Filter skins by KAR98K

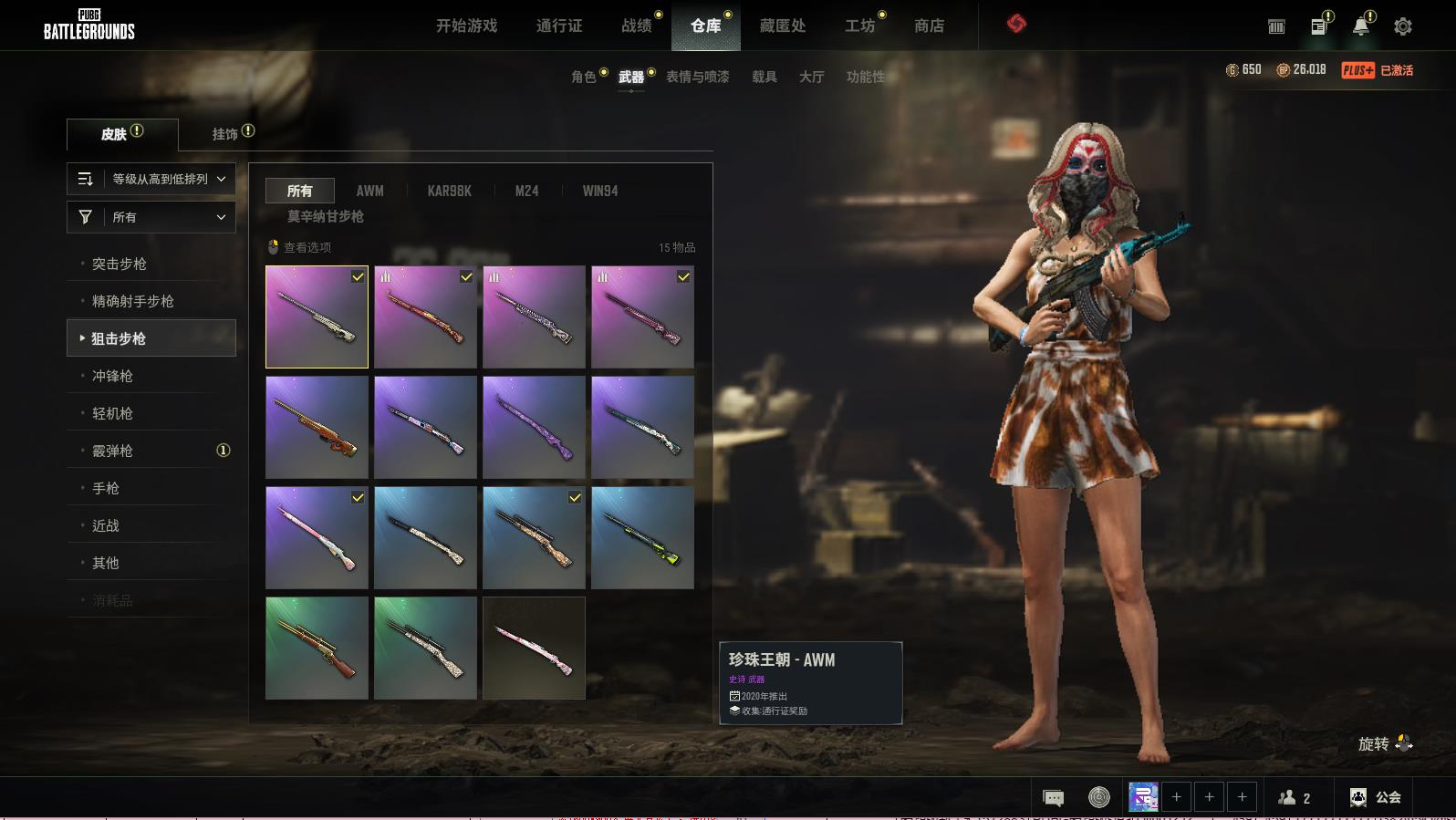click(x=449, y=191)
